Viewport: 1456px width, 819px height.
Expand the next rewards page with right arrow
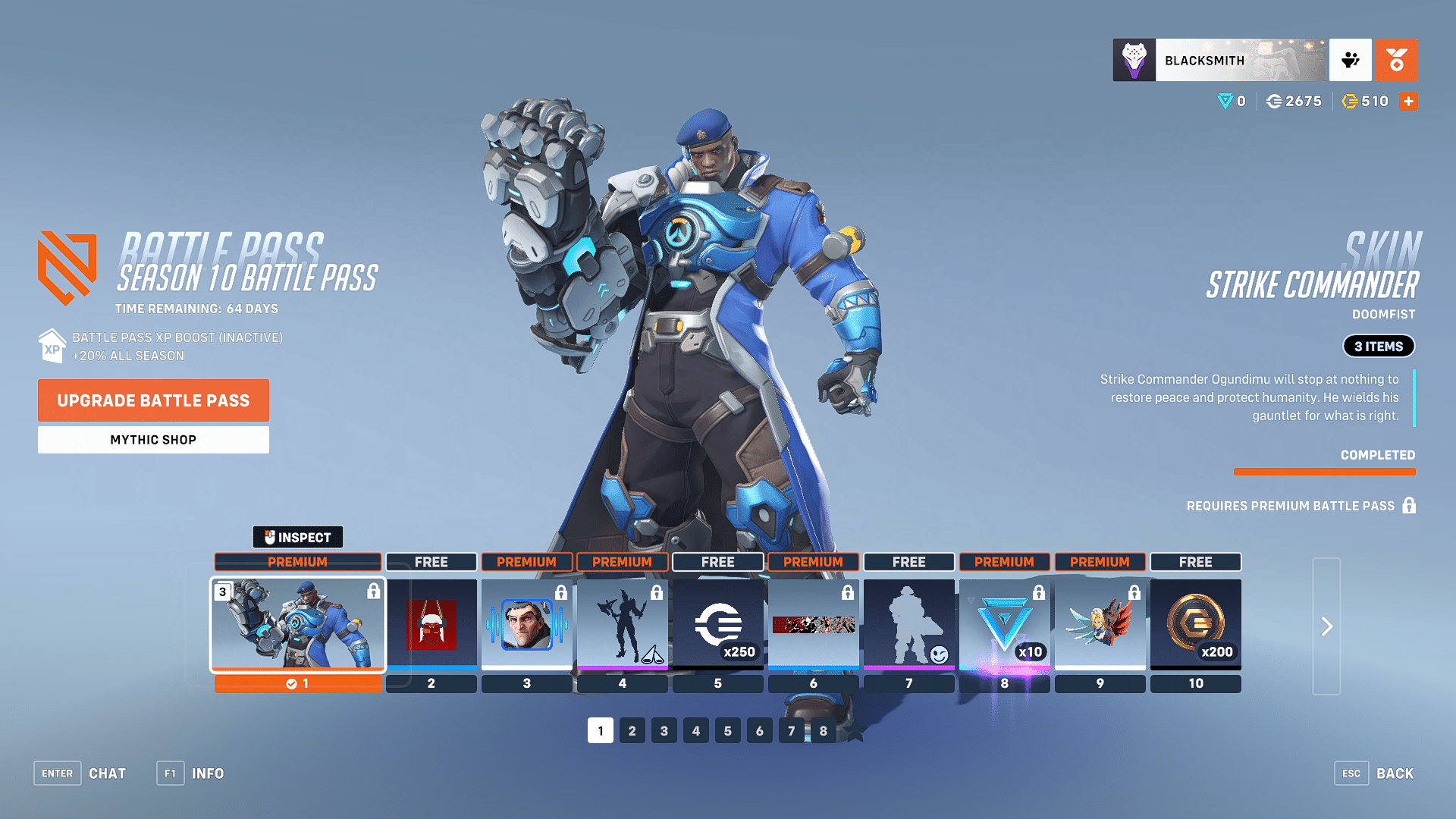click(x=1327, y=627)
